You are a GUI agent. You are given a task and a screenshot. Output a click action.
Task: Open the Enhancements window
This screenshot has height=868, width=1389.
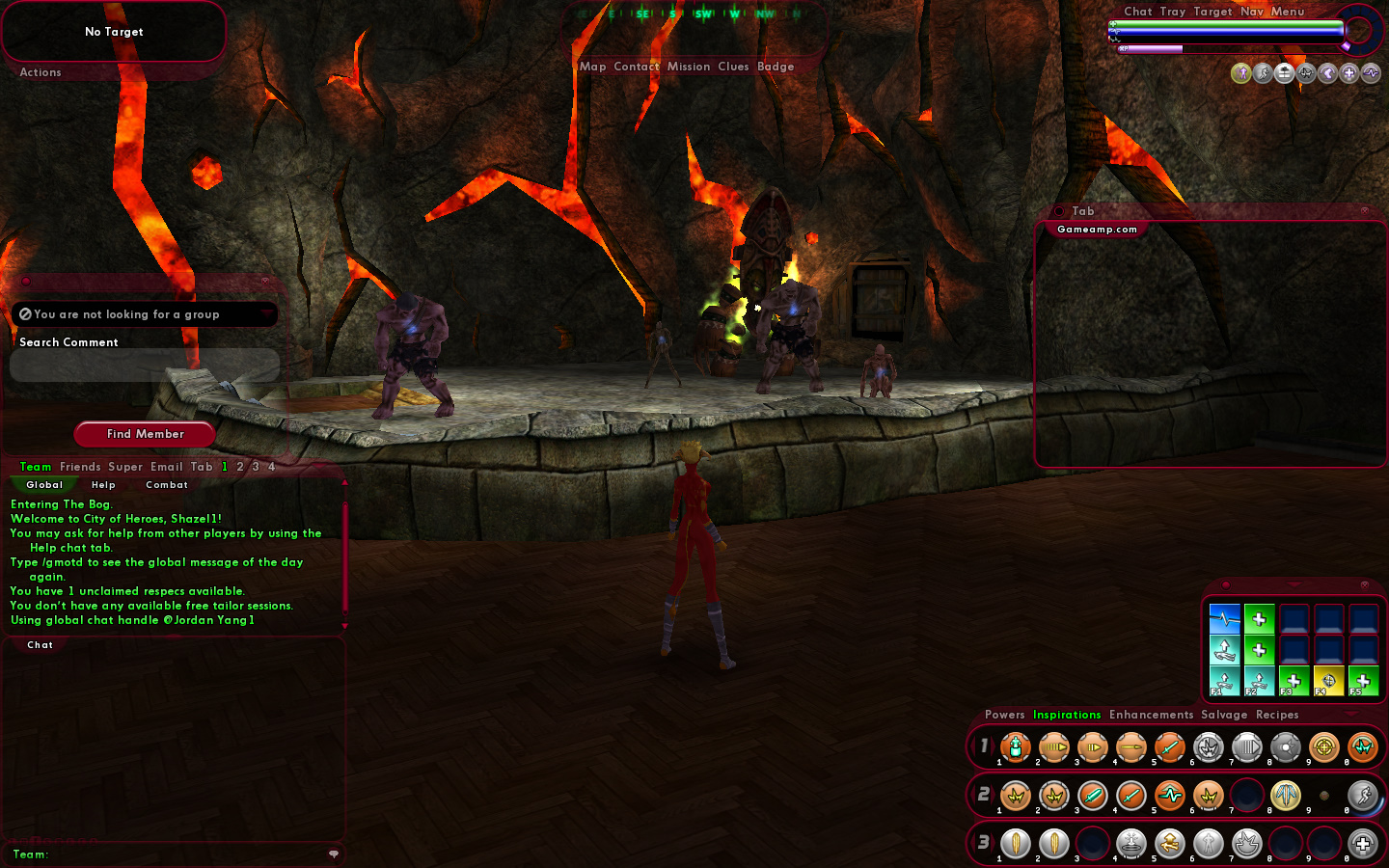(1151, 715)
